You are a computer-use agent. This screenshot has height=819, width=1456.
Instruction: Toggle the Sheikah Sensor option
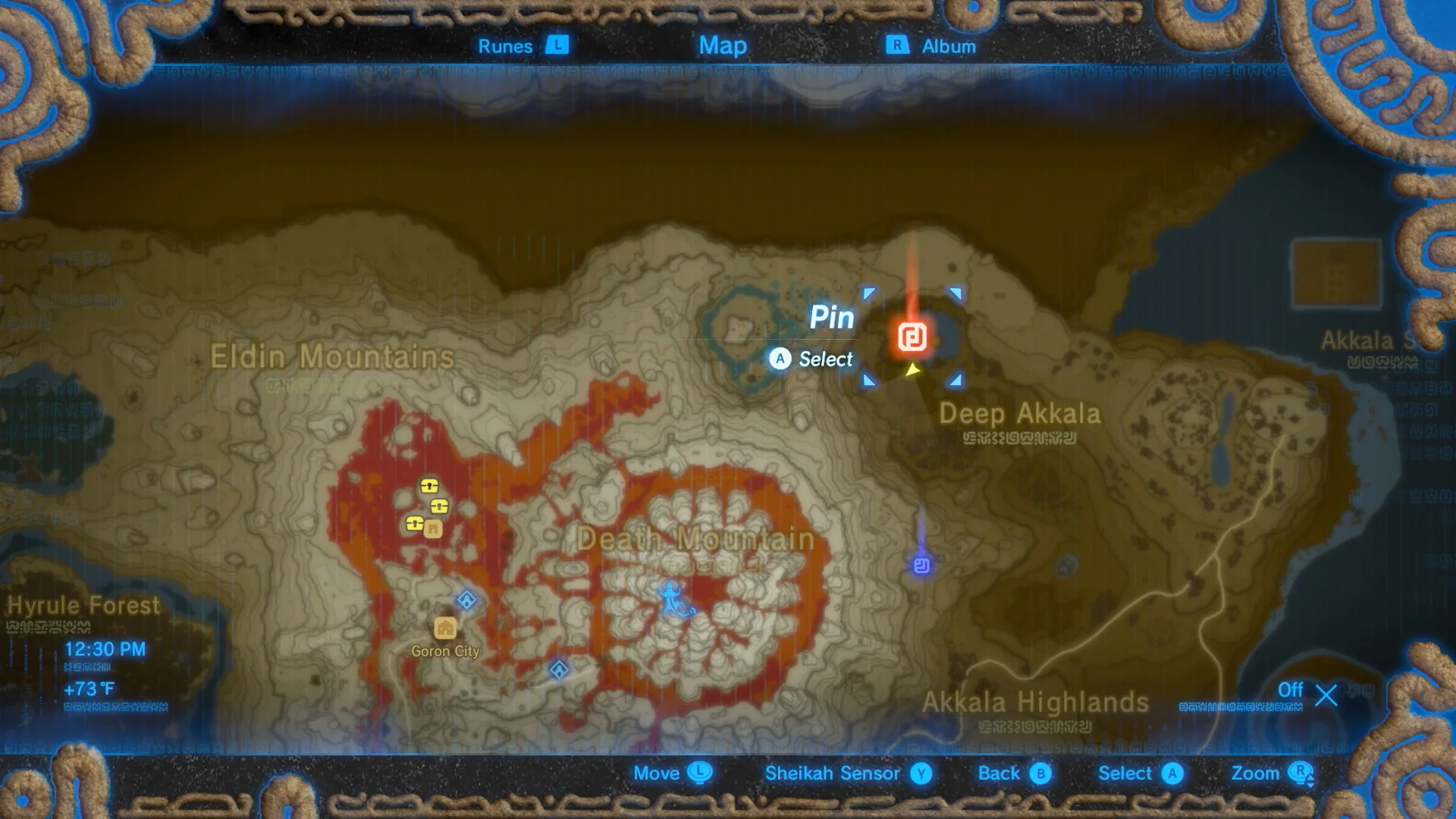click(834, 773)
